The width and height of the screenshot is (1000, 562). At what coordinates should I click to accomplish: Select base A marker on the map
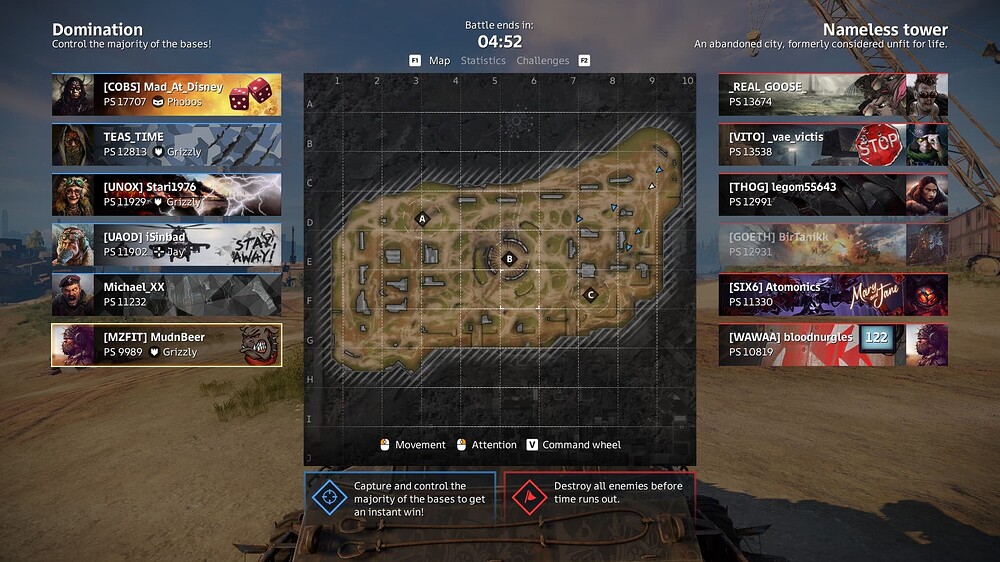pos(422,218)
